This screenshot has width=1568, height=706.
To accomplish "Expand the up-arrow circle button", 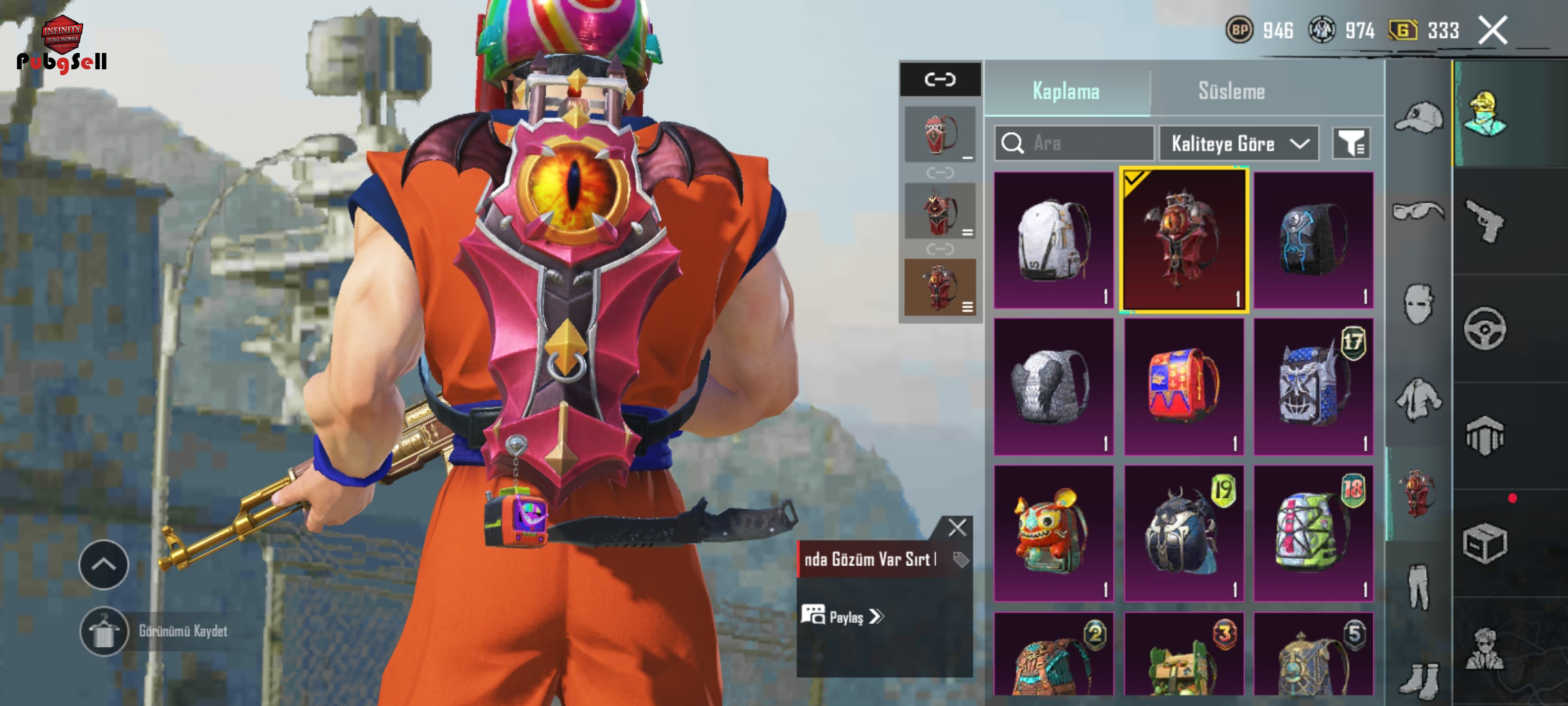I will [103, 564].
